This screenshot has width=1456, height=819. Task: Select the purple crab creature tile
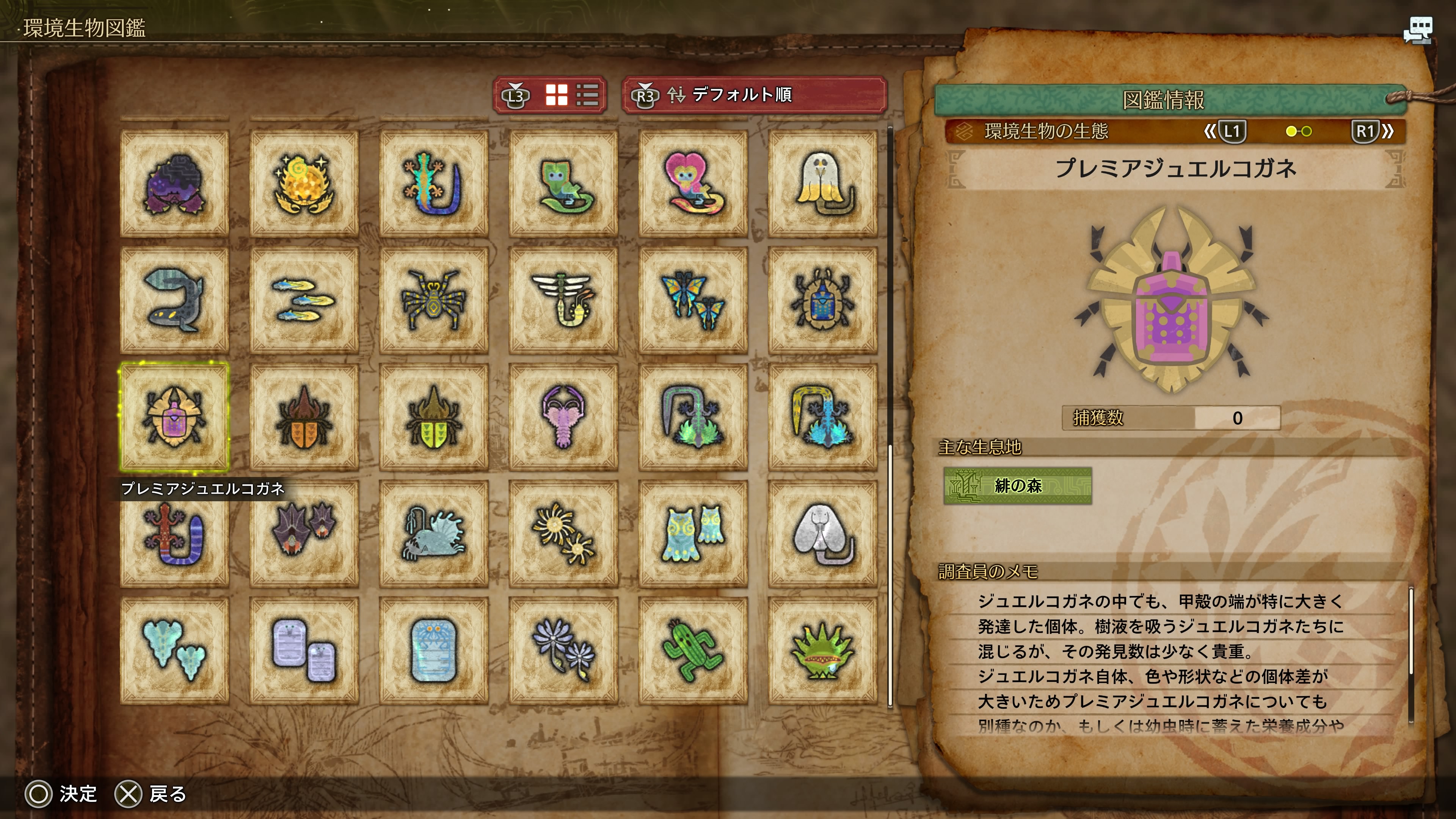pyautogui.click(x=174, y=184)
